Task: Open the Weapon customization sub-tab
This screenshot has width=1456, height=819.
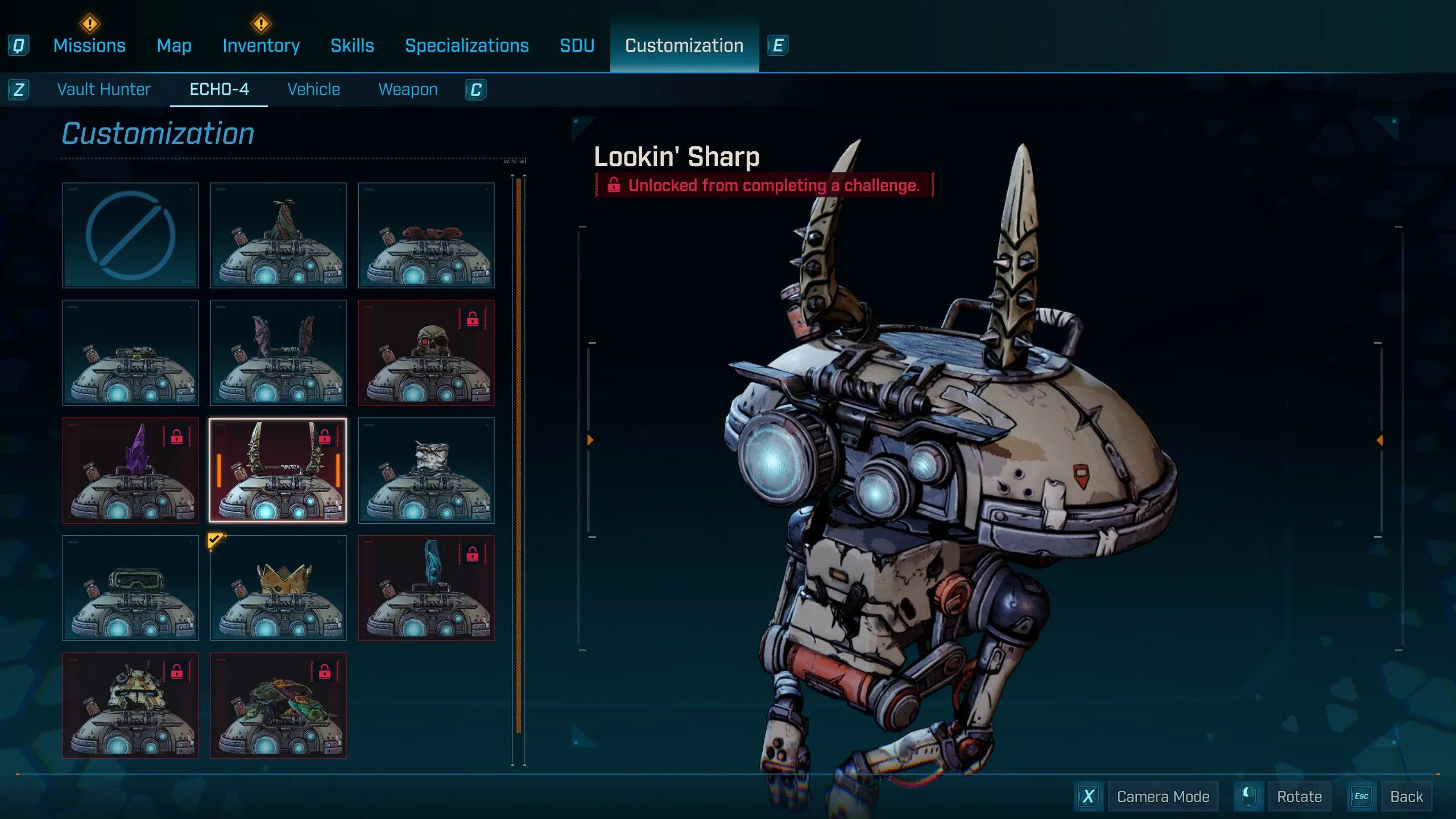Action: coord(408,89)
